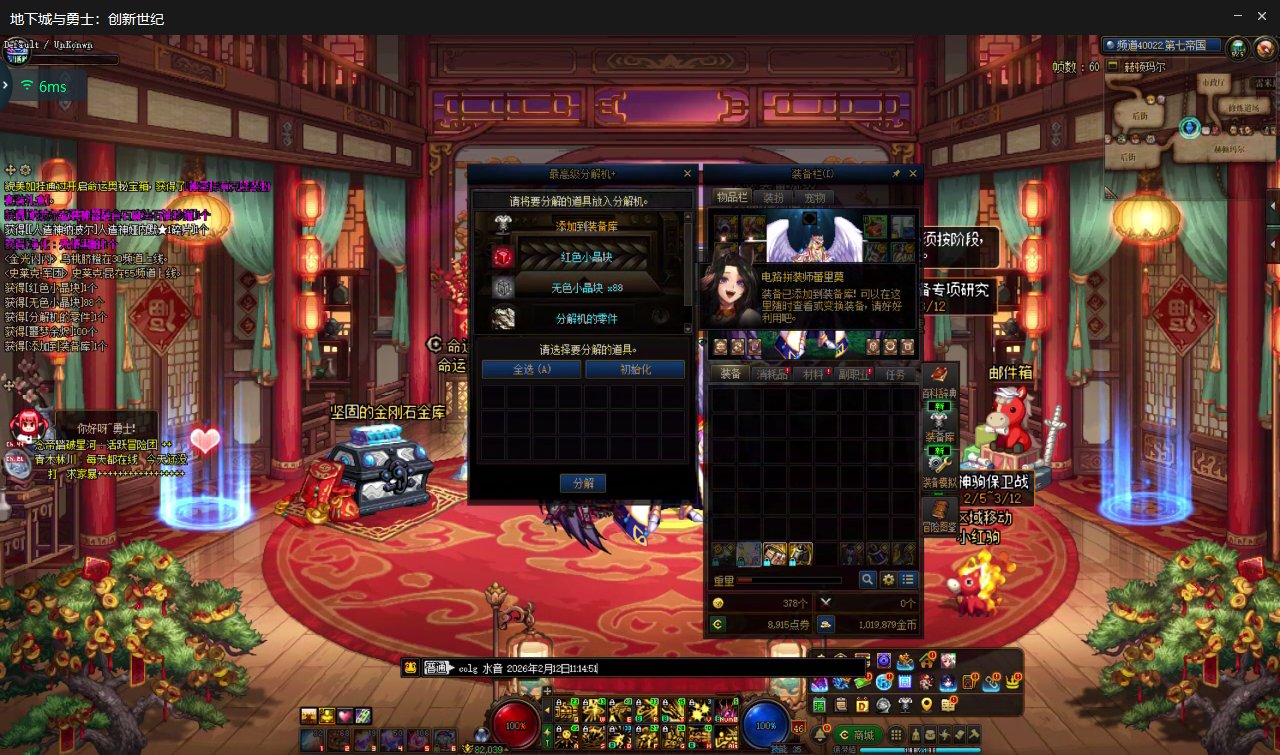
Task: Open the 百科辞典 encyclopedia side button
Action: click(x=939, y=382)
